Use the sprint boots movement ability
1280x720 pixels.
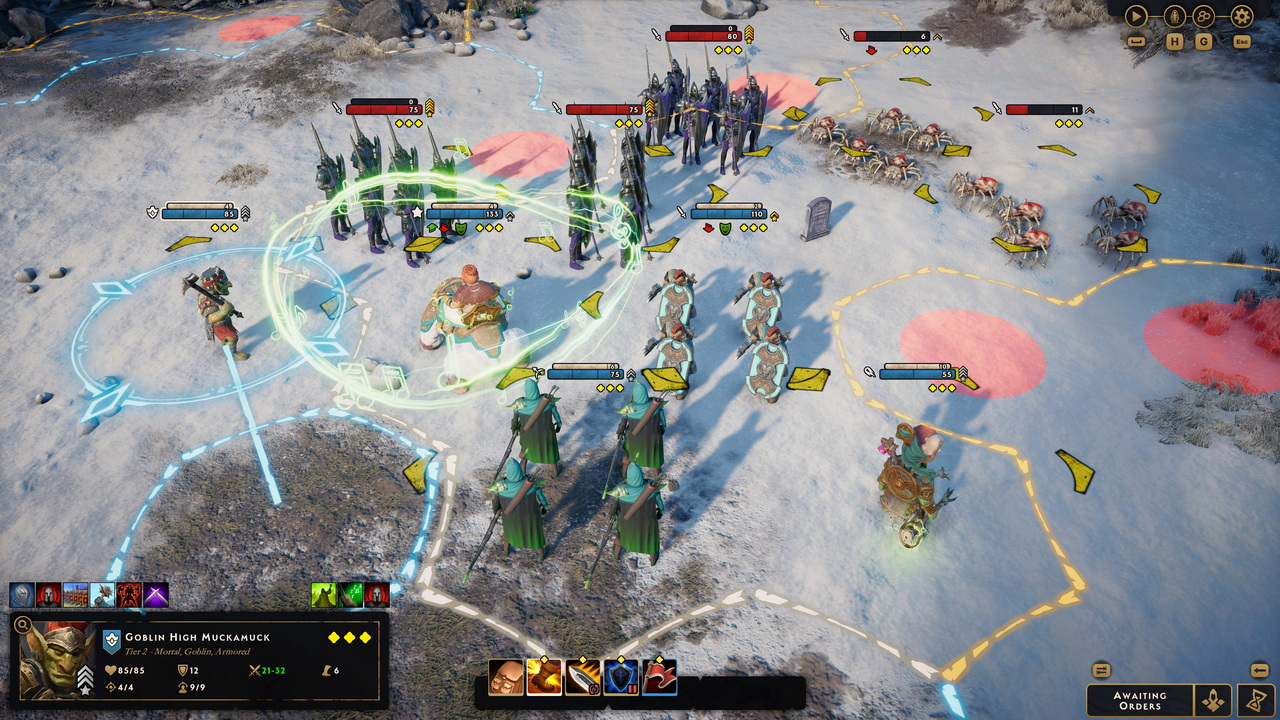click(543, 678)
